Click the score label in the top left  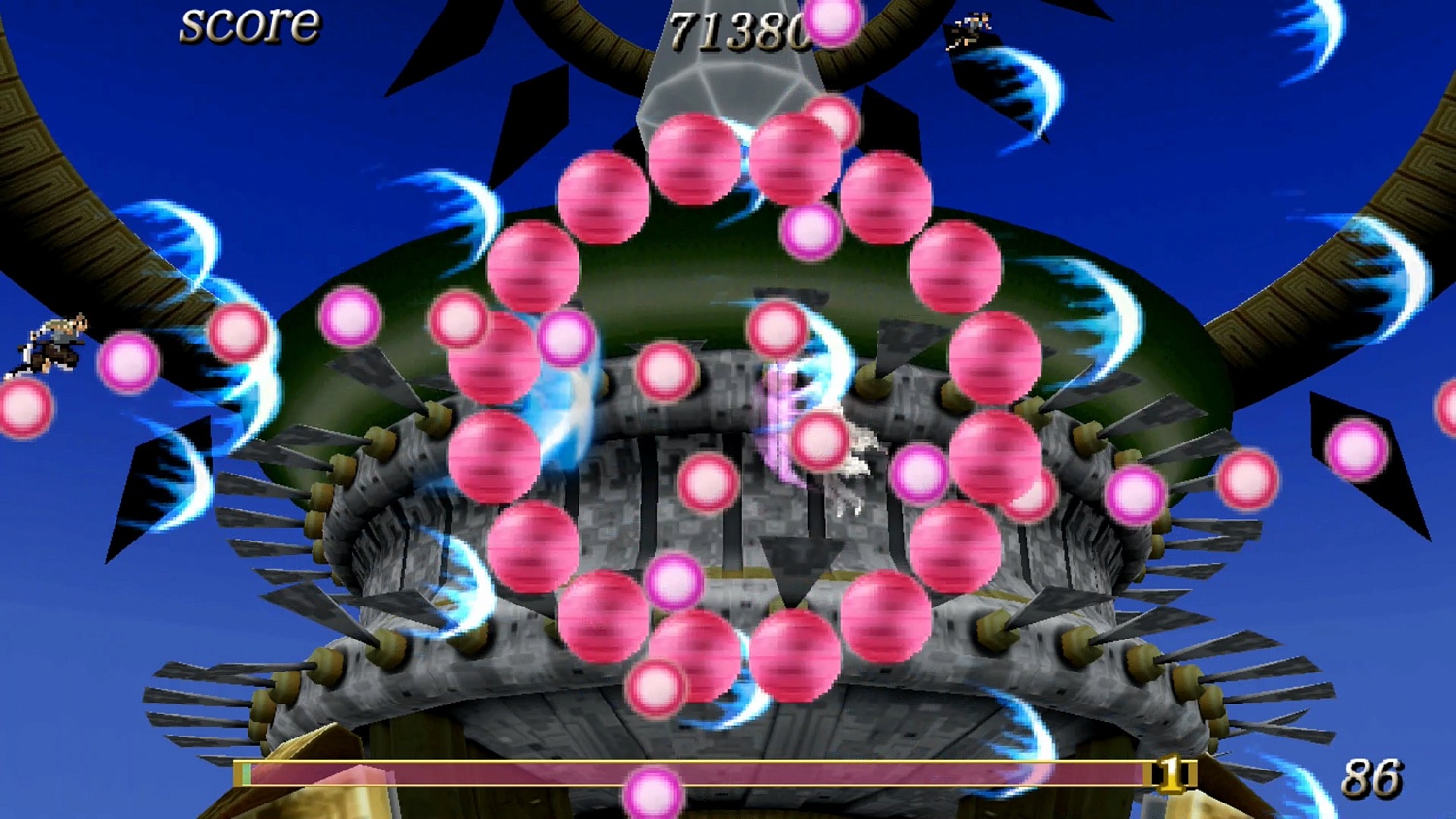tap(248, 26)
